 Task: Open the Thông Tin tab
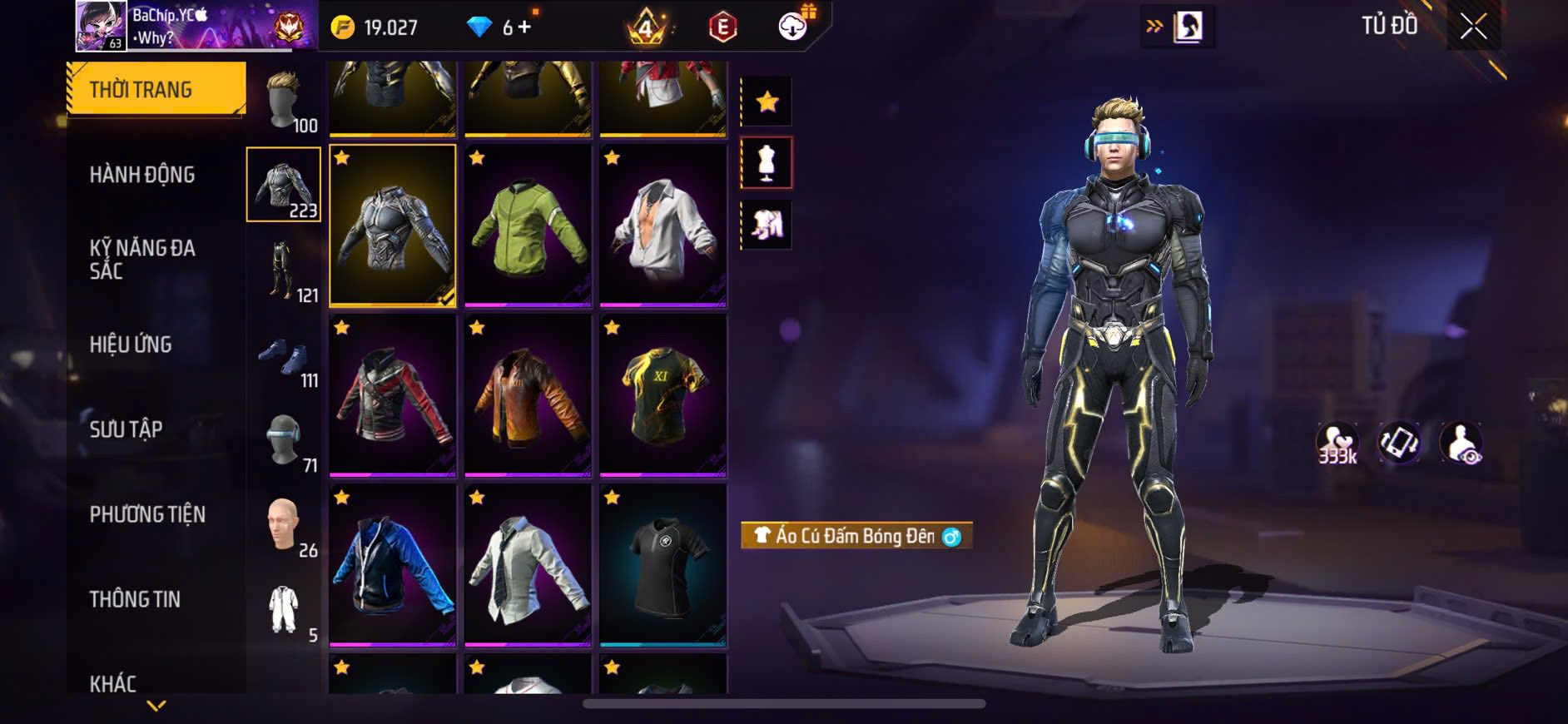(135, 599)
